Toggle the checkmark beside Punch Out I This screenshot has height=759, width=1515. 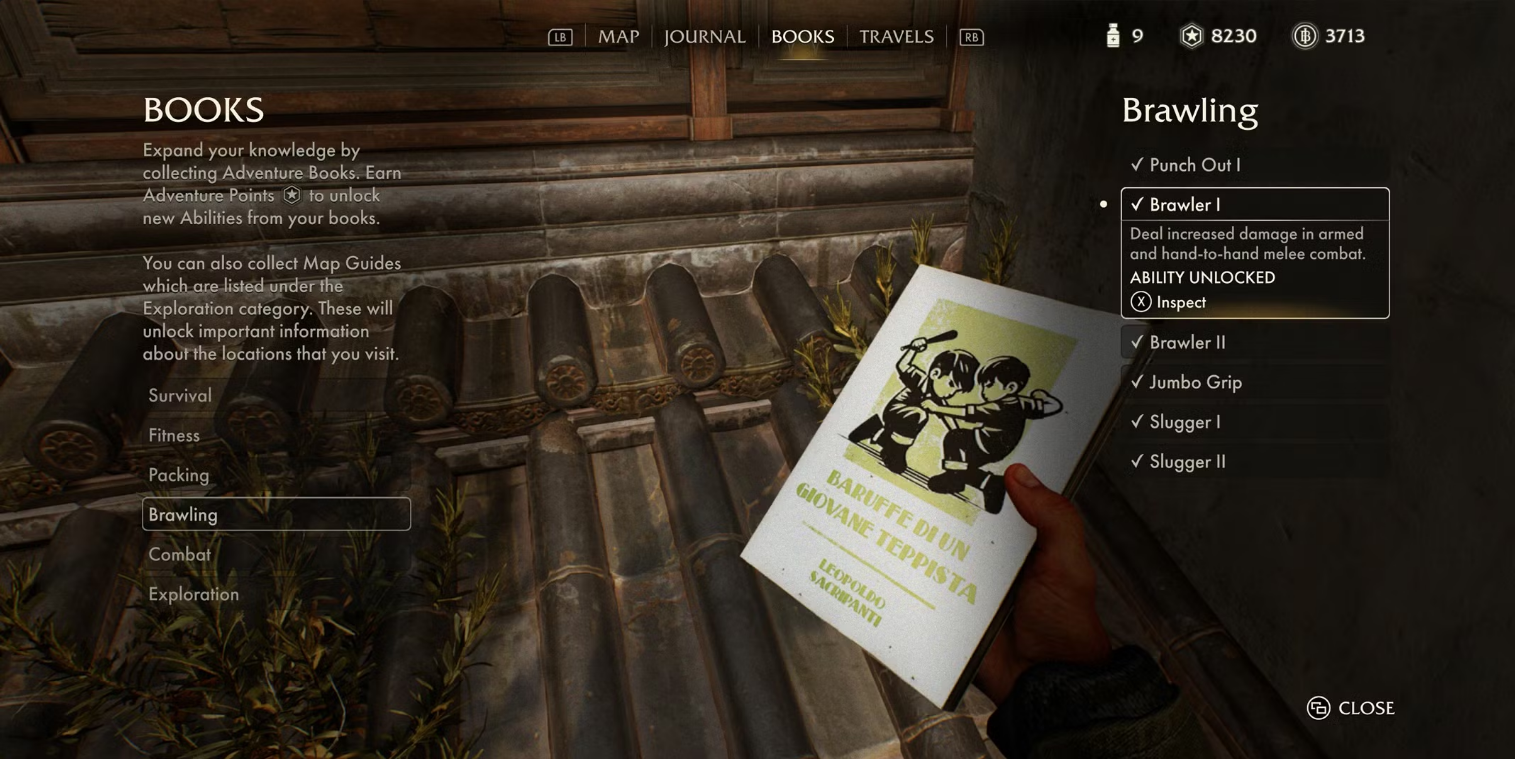pyautogui.click(x=1139, y=164)
